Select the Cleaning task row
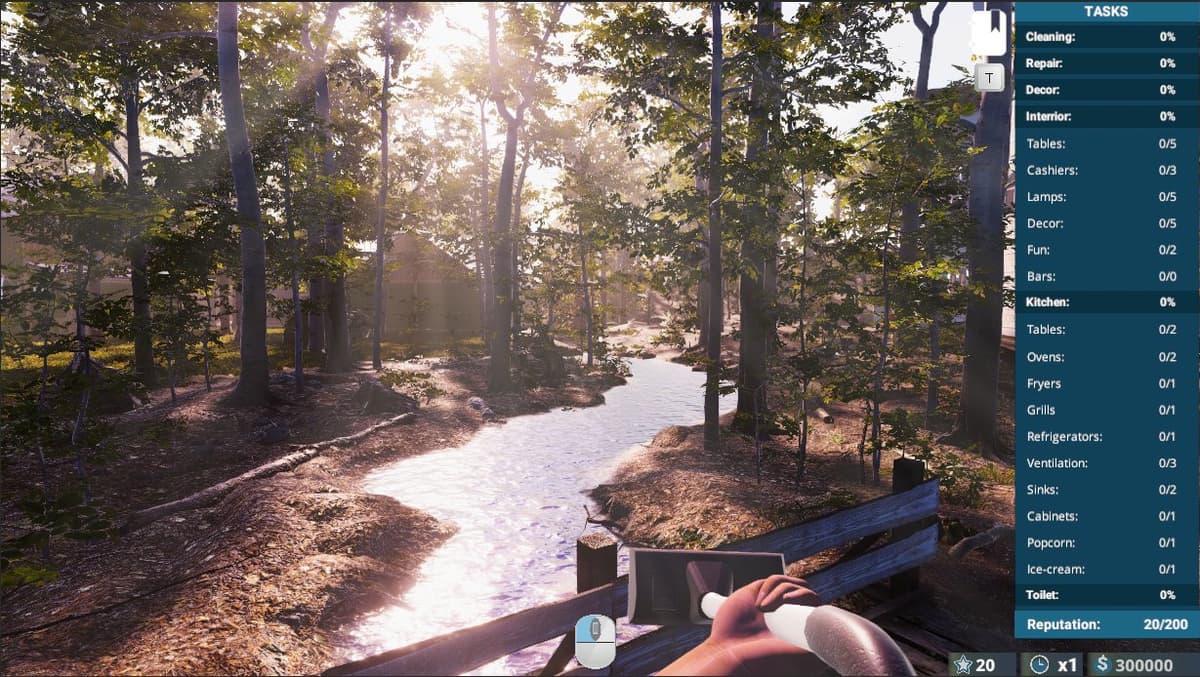 [1106, 37]
